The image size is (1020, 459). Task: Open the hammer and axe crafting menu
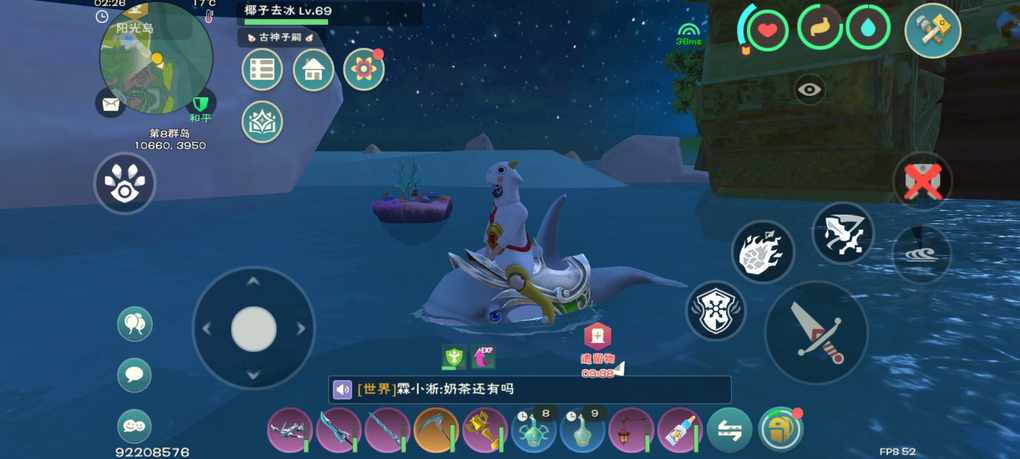tap(932, 30)
